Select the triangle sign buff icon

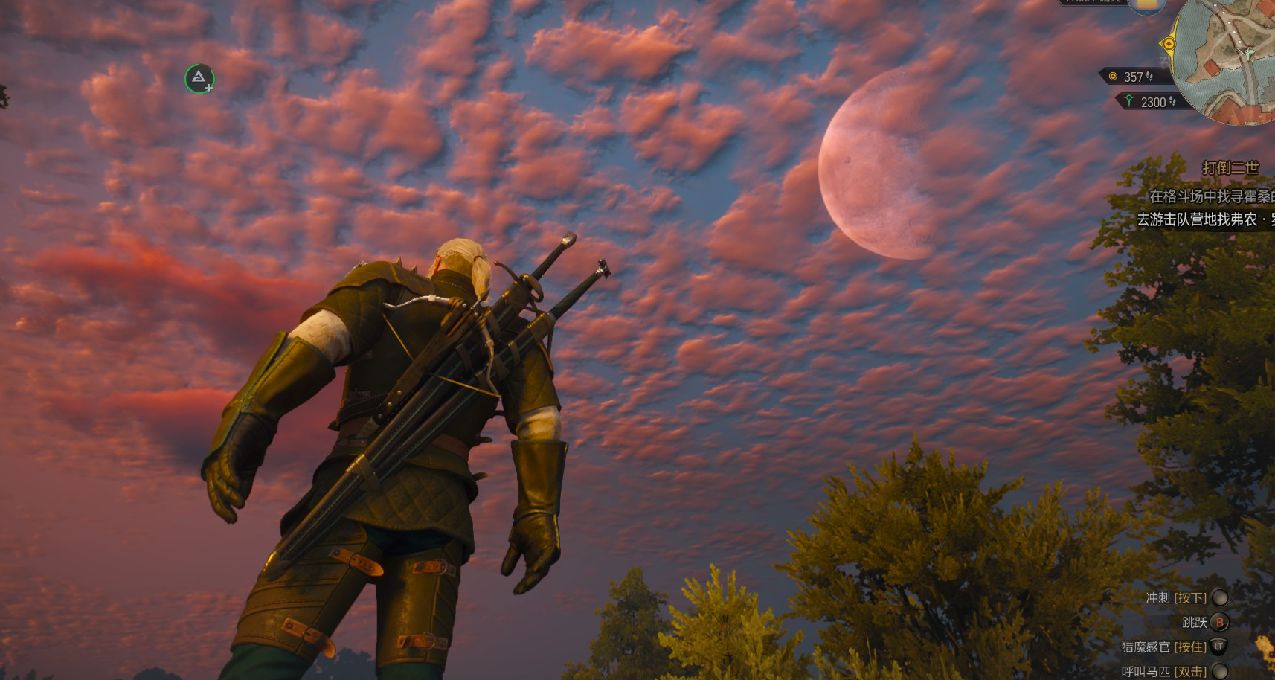tap(200, 78)
